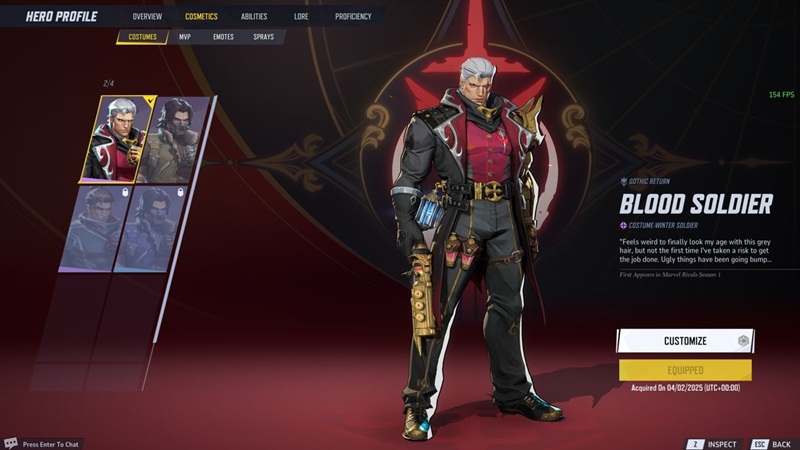The height and width of the screenshot is (450, 800).
Task: Open the Overview tab
Action: click(x=147, y=16)
